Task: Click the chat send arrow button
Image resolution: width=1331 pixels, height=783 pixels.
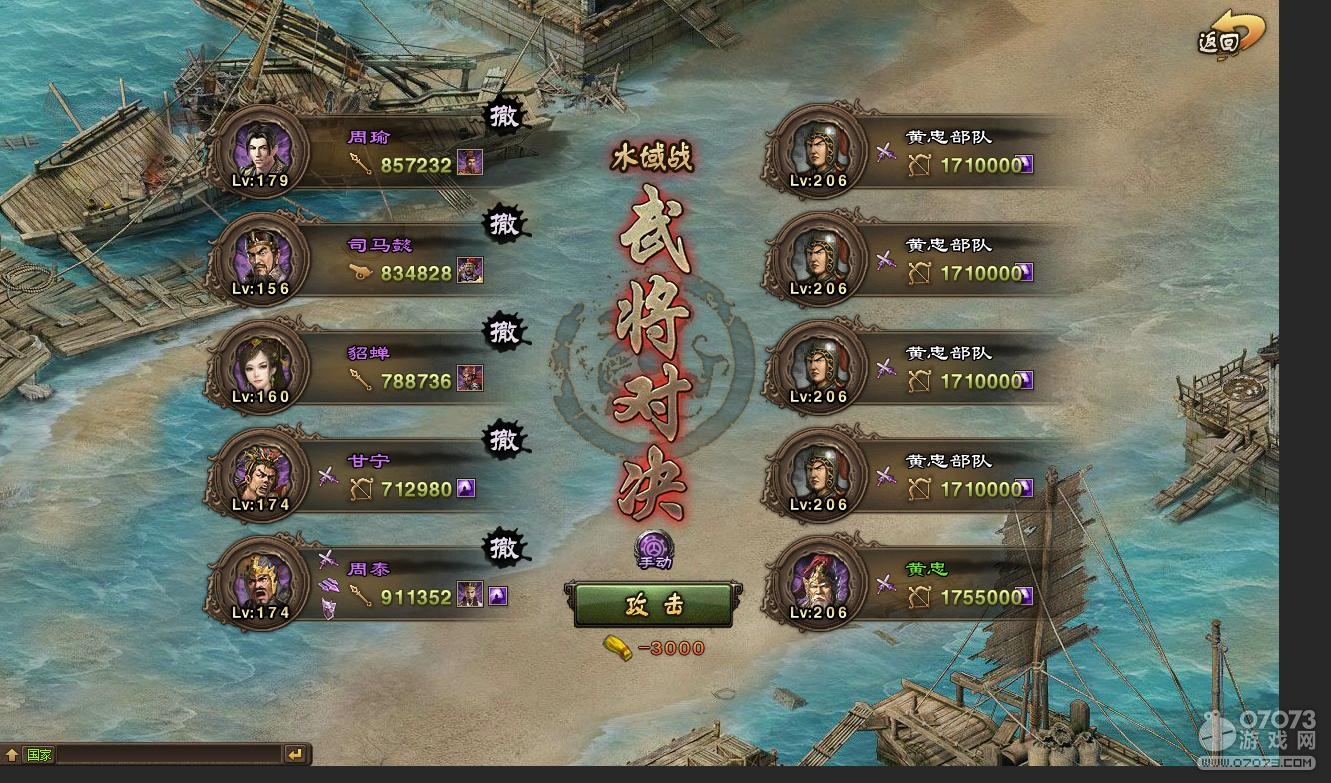Action: pos(295,755)
